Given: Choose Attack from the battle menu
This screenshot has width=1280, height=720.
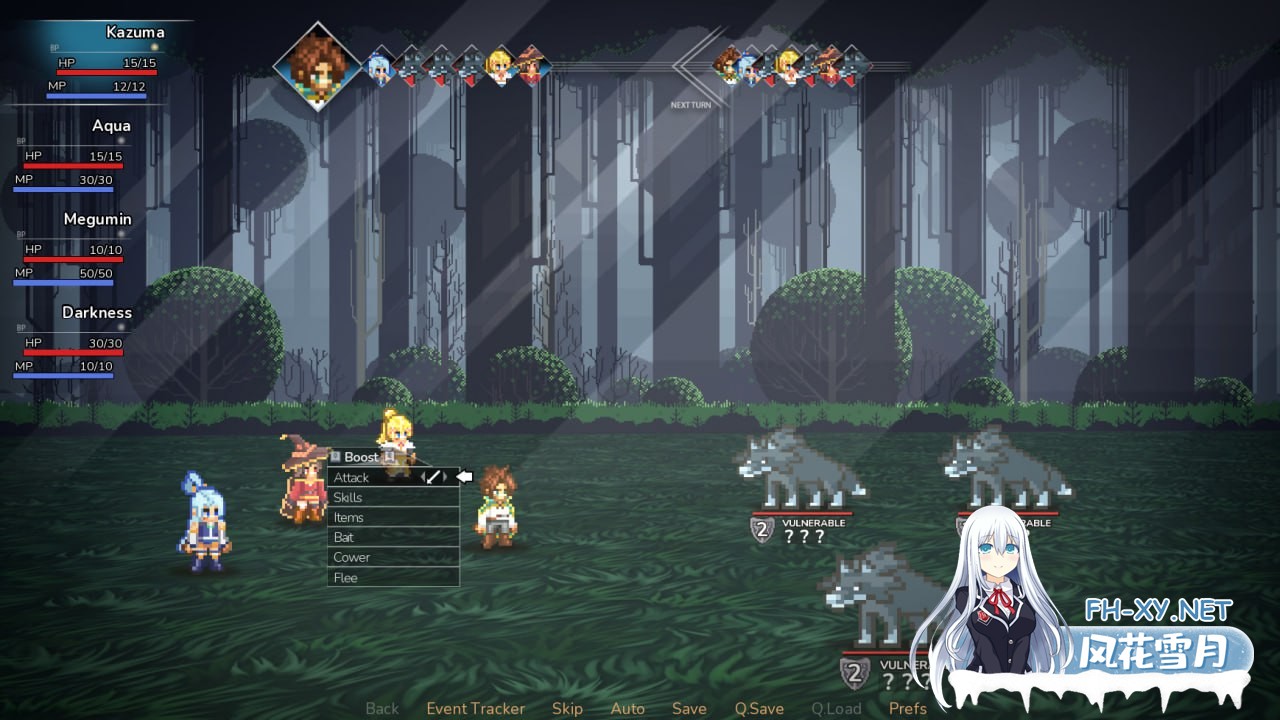Looking at the screenshot, I should (x=352, y=478).
